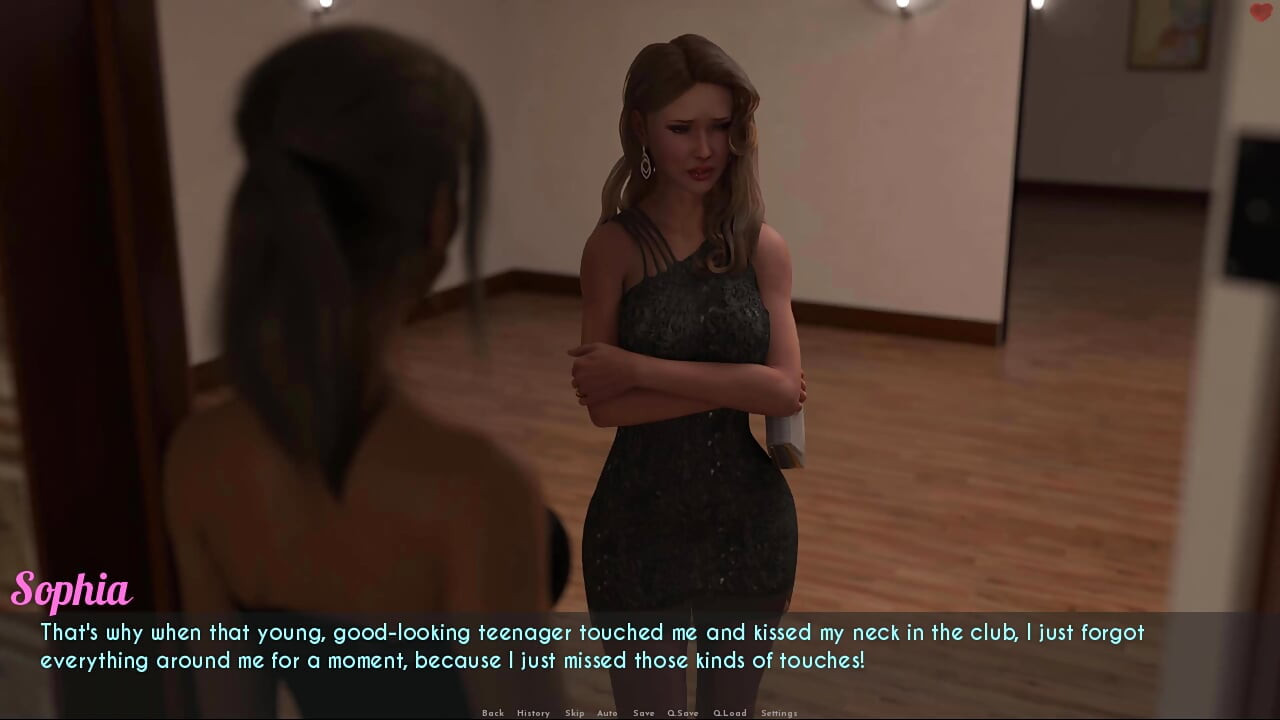Turn on Auto dialogue advance

pyautogui.click(x=607, y=713)
